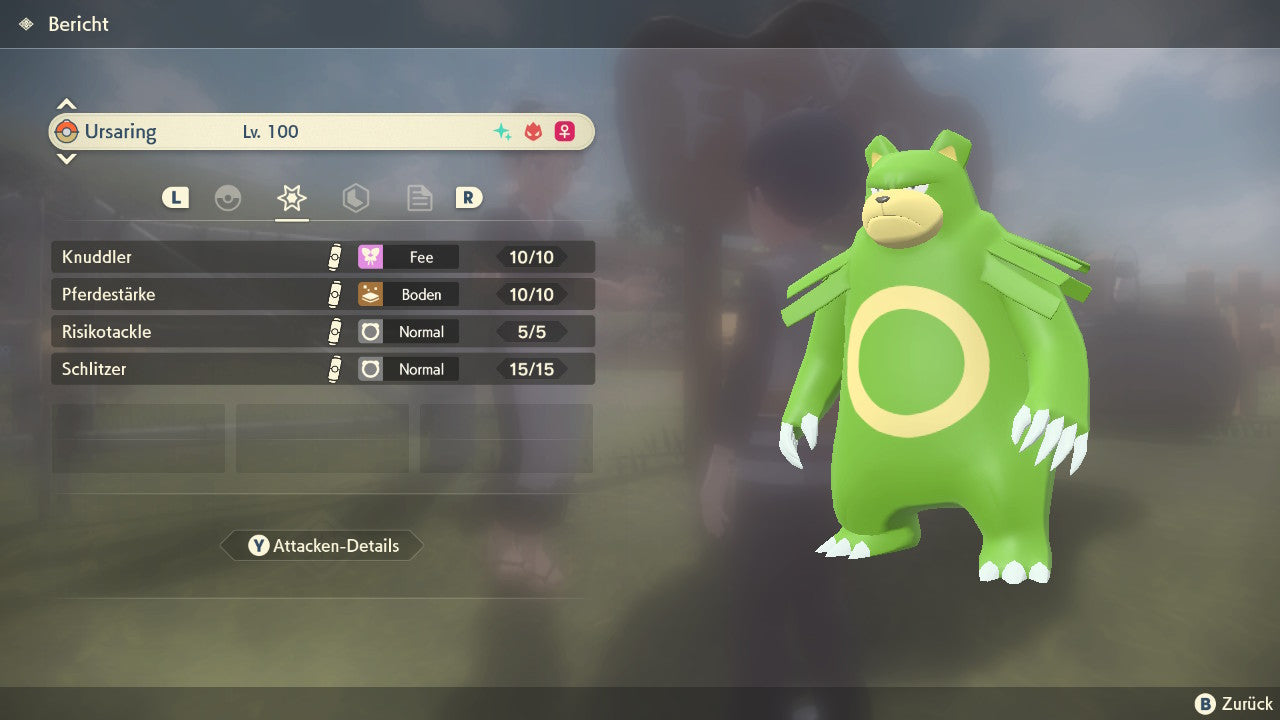The height and width of the screenshot is (720, 1280).
Task: Open the document notes tab
Action: coord(419,198)
